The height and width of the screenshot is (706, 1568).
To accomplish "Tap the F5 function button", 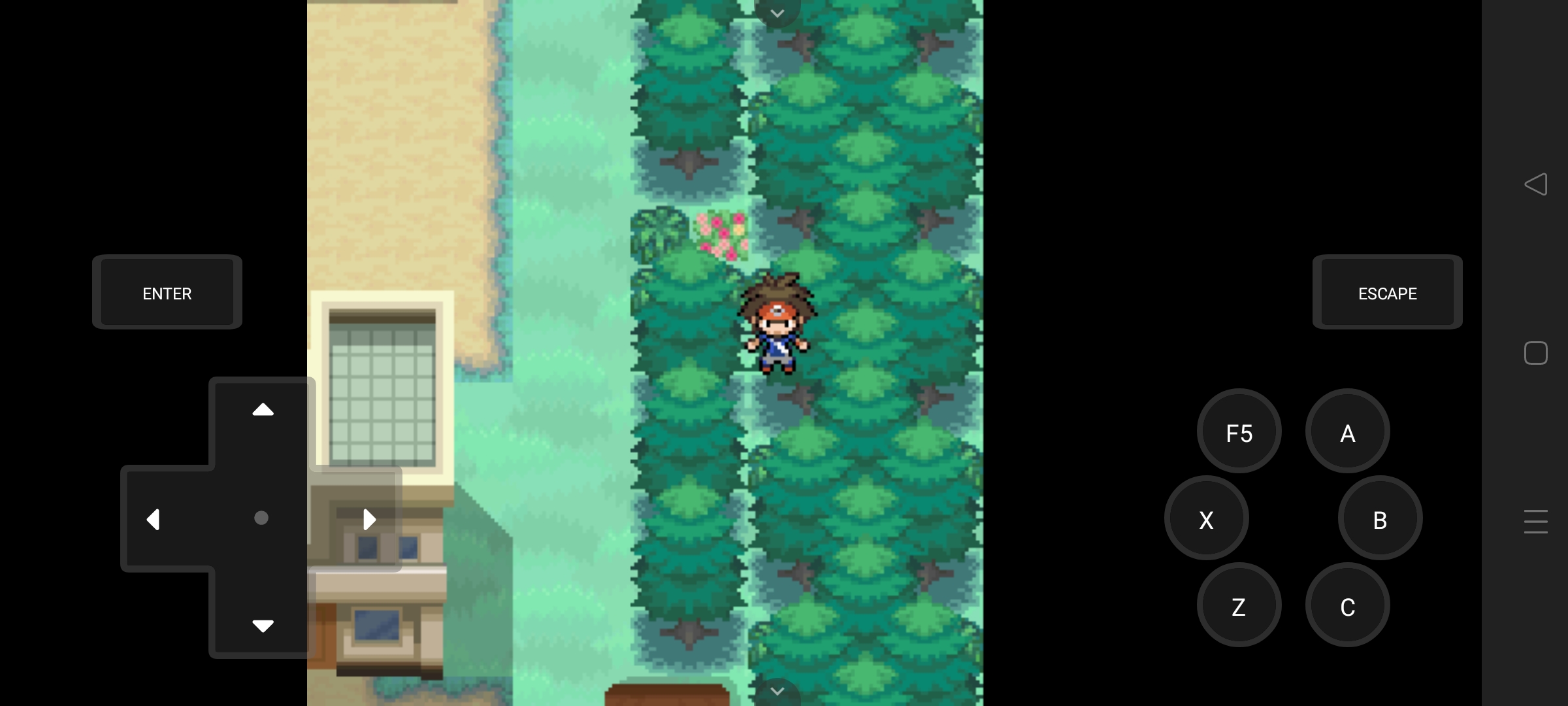I will pos(1238,431).
